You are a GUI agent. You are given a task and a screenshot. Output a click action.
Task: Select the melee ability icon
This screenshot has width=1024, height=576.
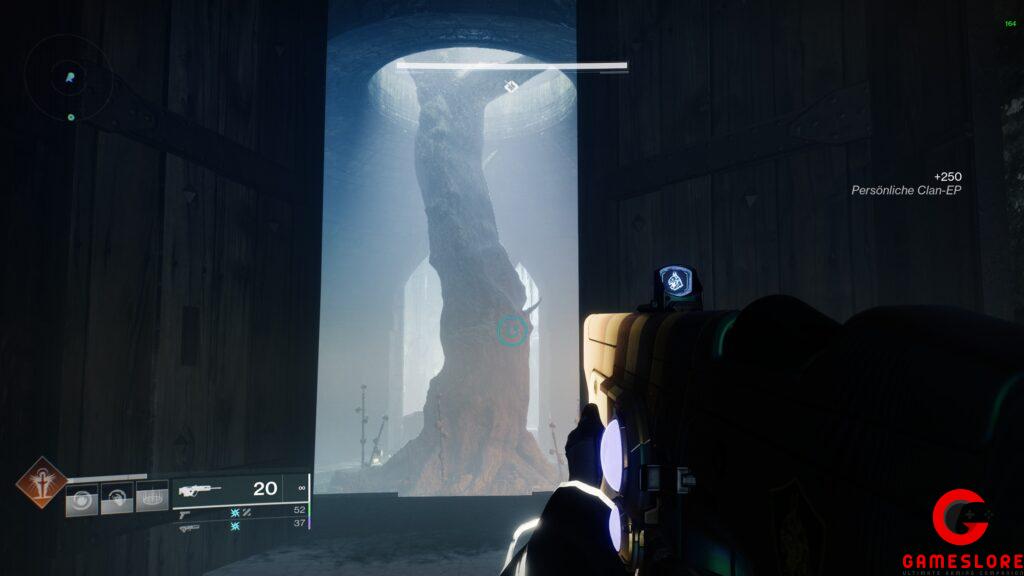pyautogui.click(x=117, y=497)
